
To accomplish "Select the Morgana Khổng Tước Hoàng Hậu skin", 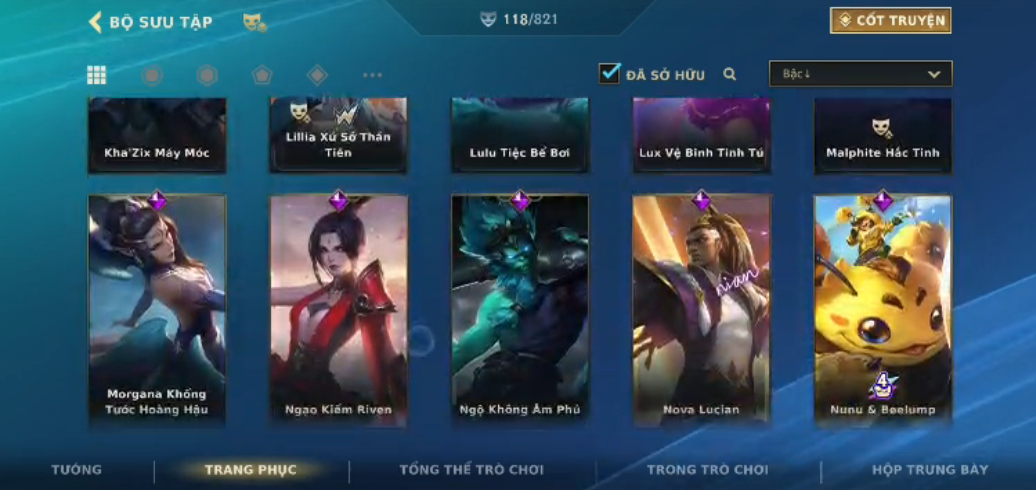I will tap(157, 310).
